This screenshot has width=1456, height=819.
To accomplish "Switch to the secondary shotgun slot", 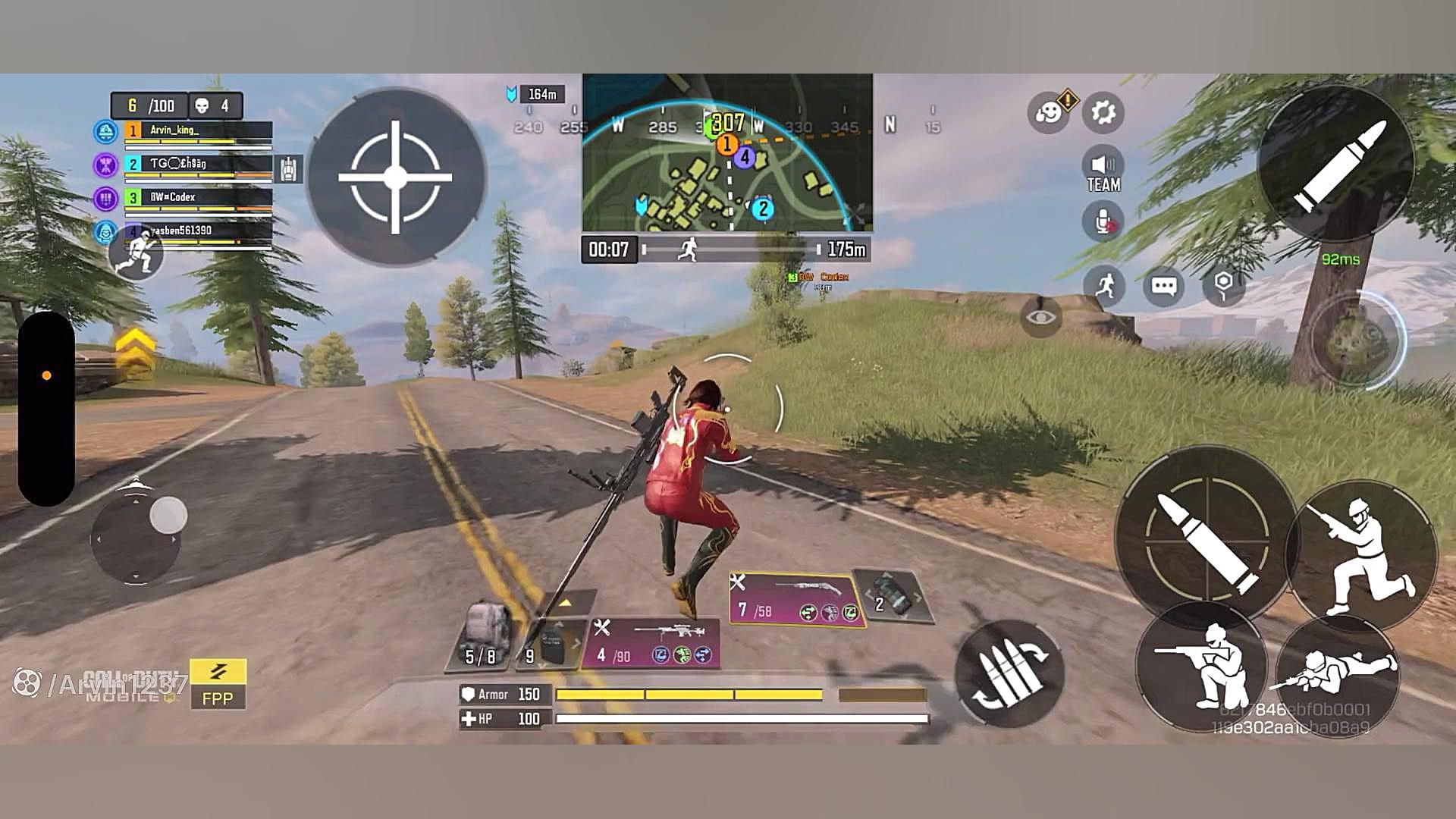I will 796,598.
